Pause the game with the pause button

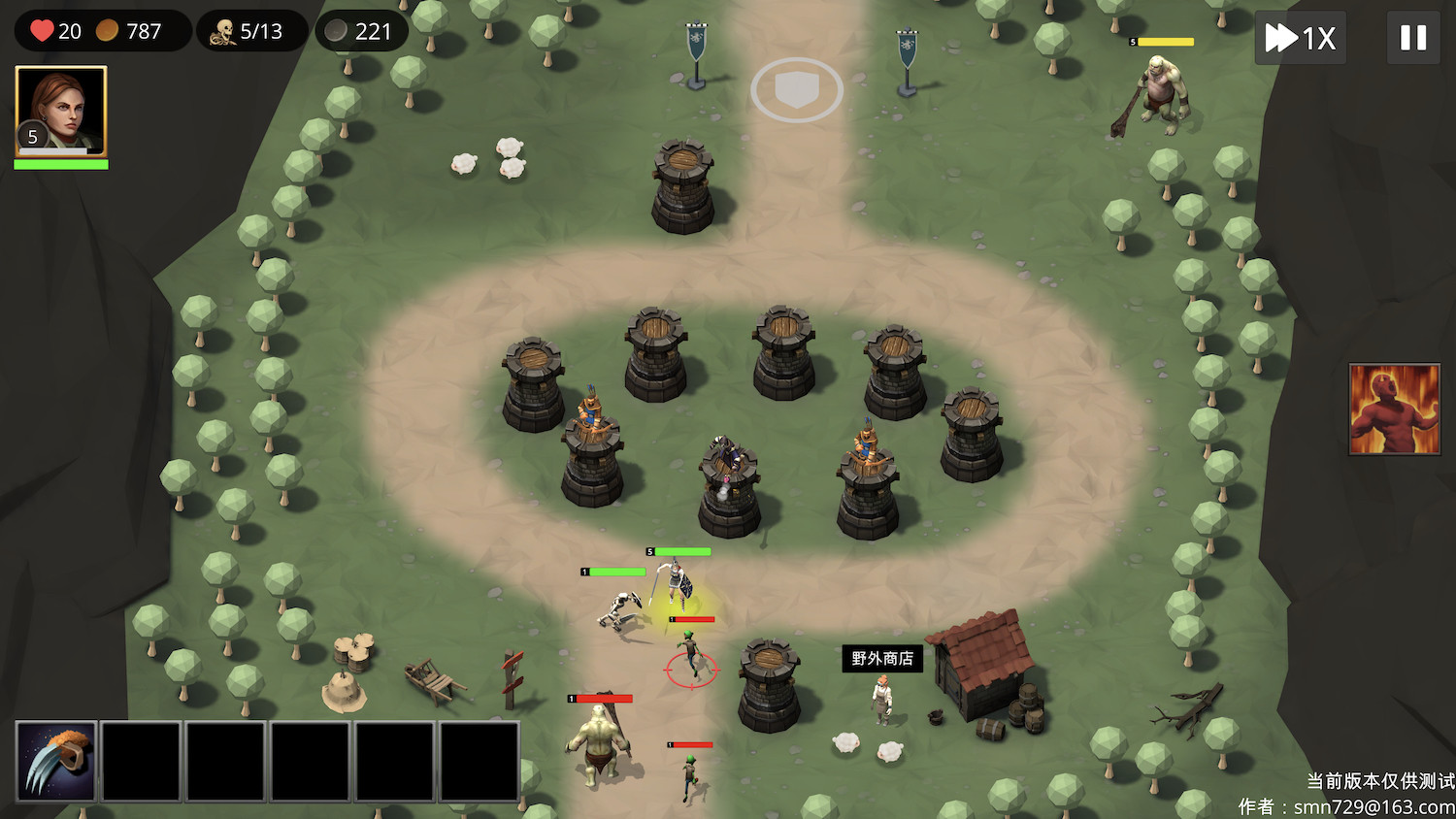(x=1413, y=38)
